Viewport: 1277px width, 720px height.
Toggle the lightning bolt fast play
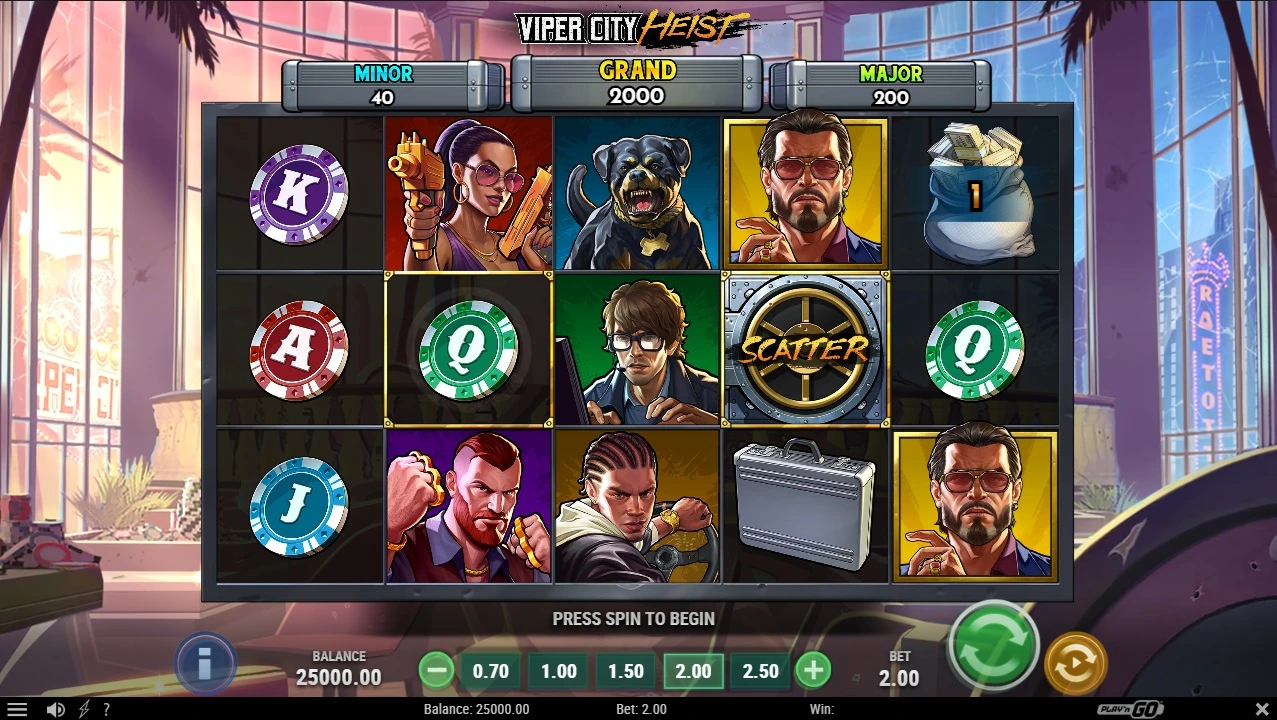(x=84, y=709)
